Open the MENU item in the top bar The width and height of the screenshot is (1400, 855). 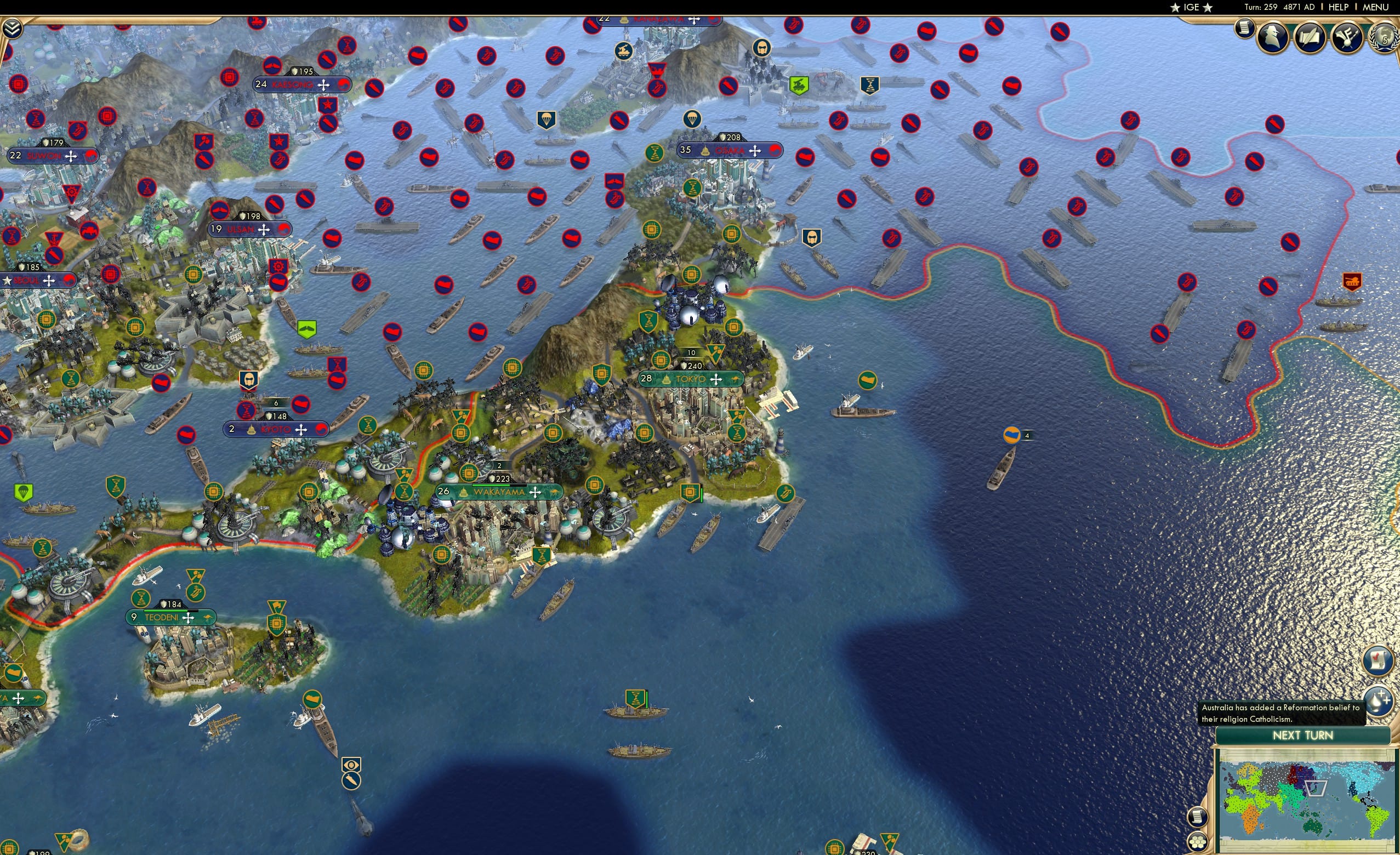(1375, 7)
